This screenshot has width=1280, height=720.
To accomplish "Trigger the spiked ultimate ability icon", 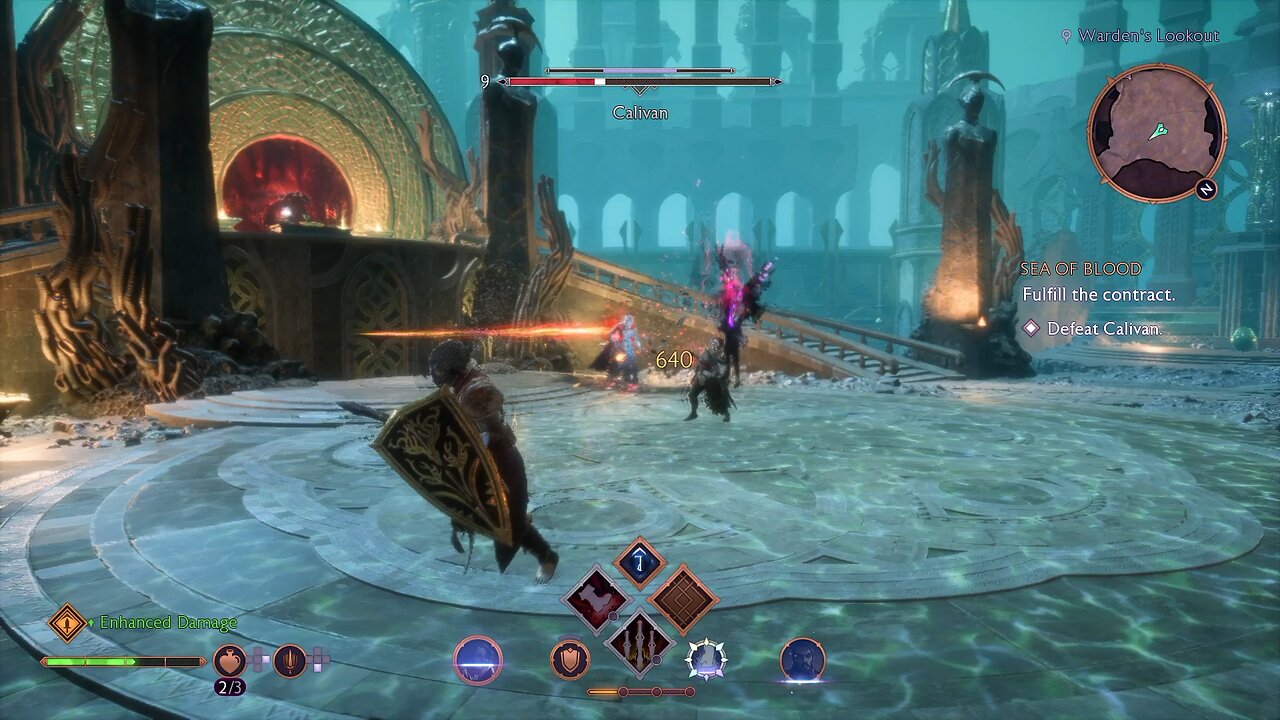I will tap(706, 660).
